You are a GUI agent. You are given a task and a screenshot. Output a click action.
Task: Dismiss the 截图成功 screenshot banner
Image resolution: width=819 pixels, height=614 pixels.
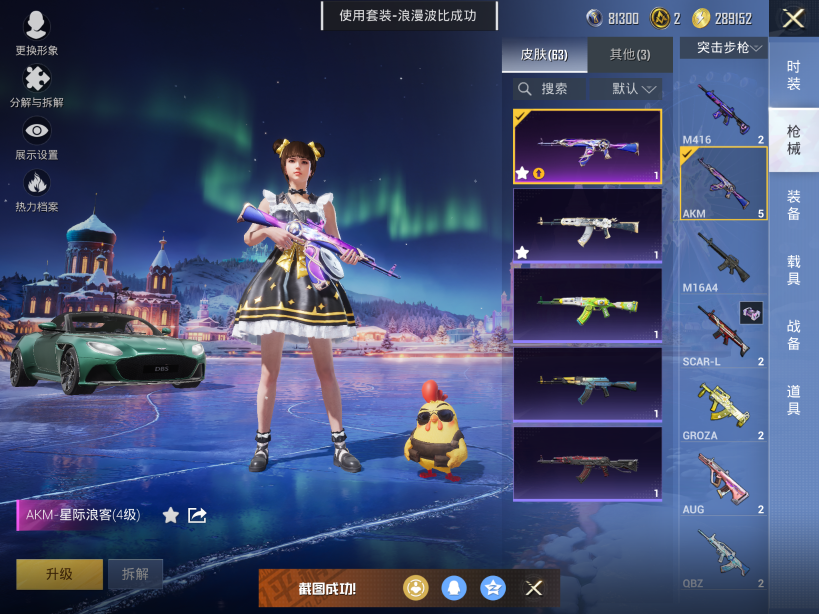click(x=534, y=588)
